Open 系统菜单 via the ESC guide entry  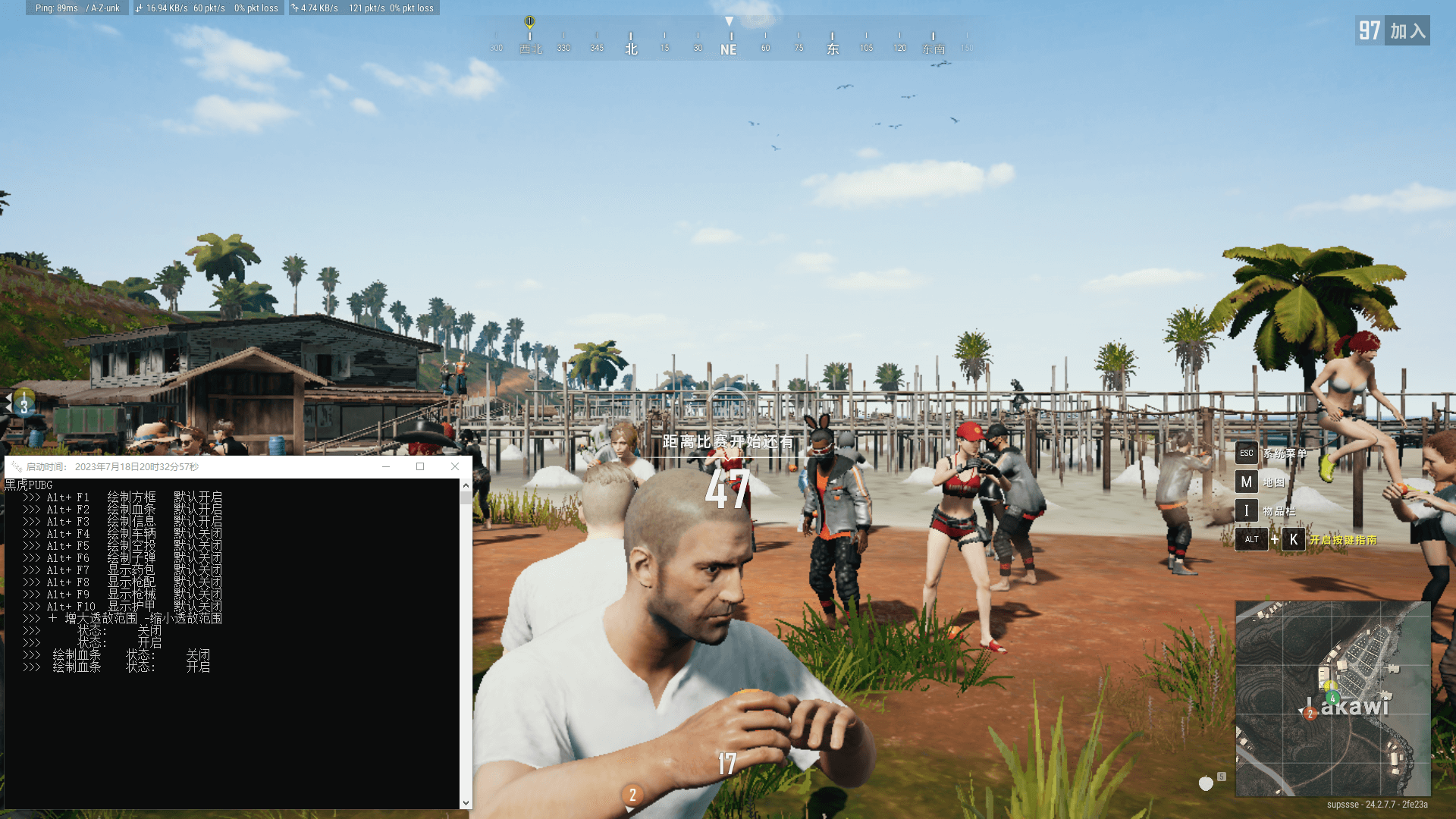click(1287, 453)
